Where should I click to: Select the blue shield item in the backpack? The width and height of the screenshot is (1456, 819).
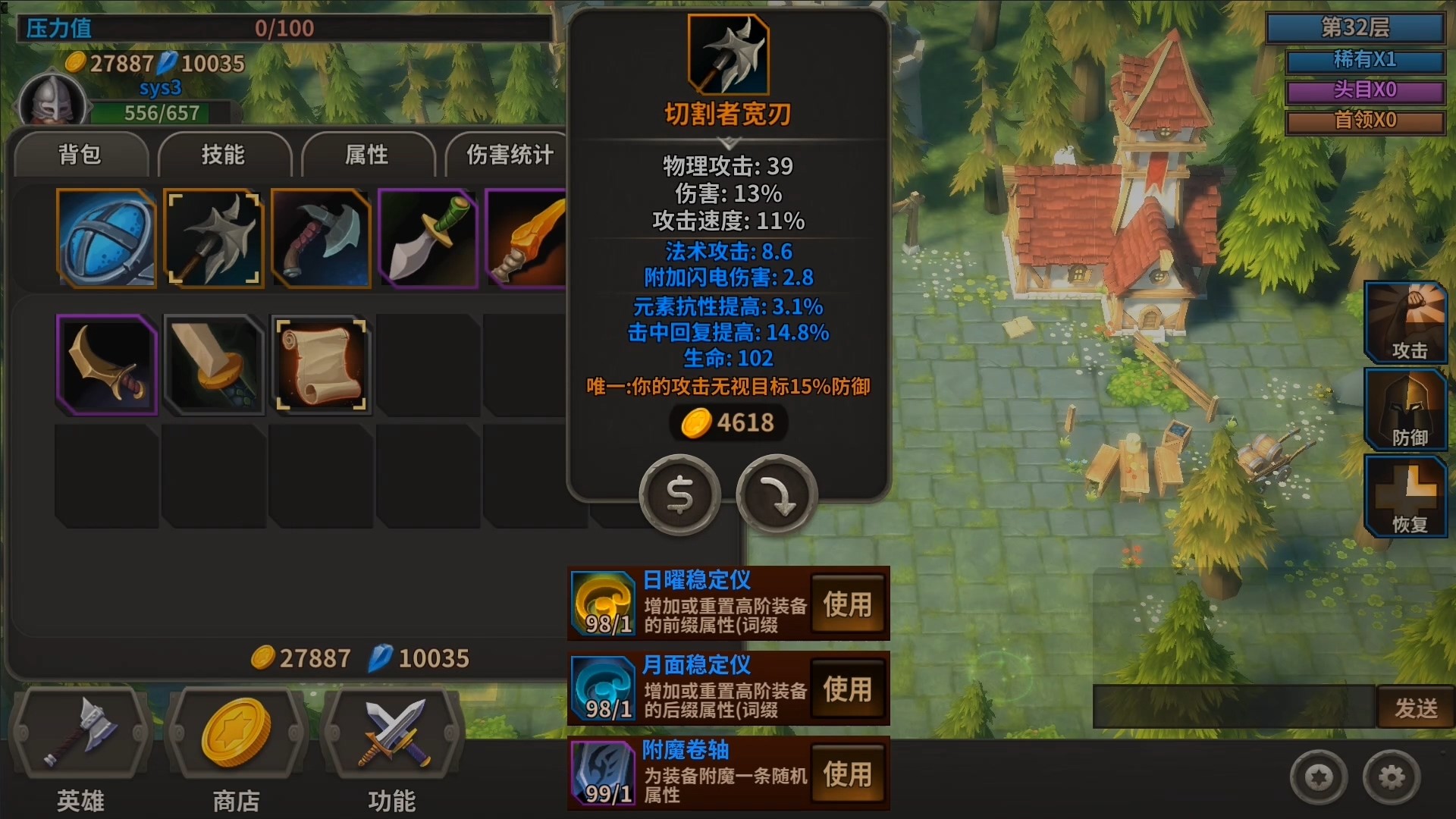pos(106,238)
